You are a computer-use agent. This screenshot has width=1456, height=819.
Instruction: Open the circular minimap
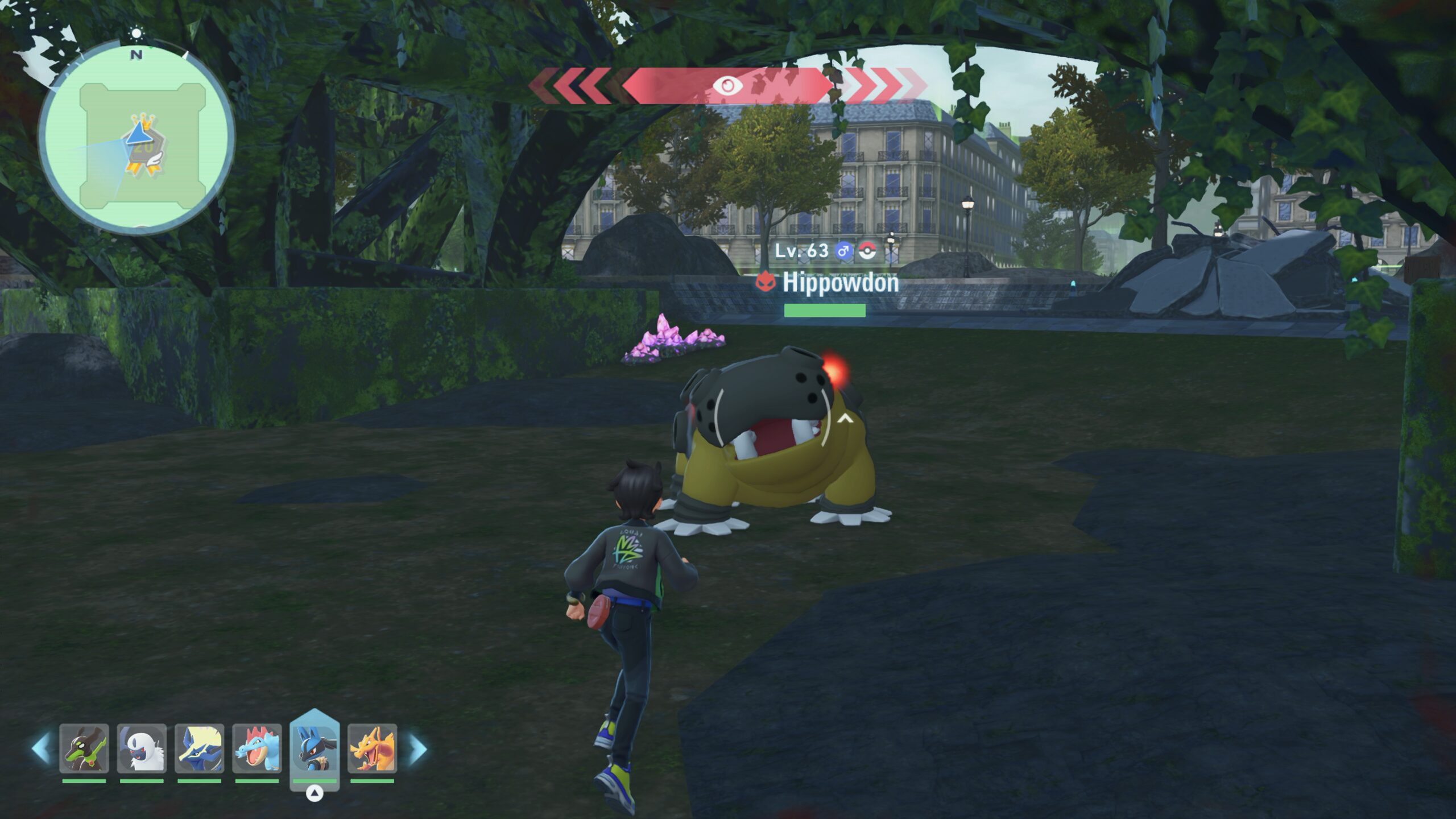click(136, 136)
